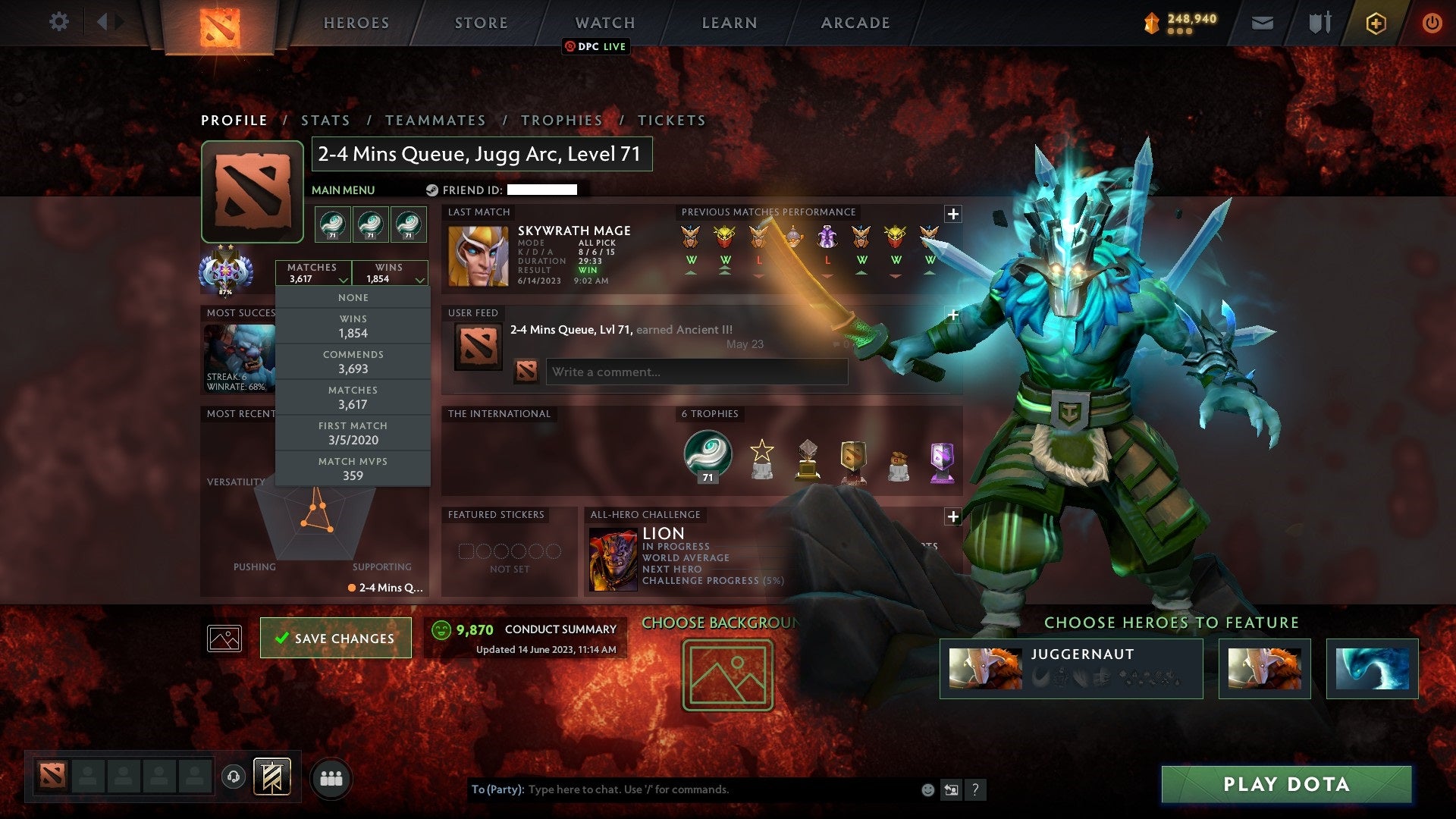Switch to the STATS tab
This screenshot has width=1456, height=819.
(325, 120)
